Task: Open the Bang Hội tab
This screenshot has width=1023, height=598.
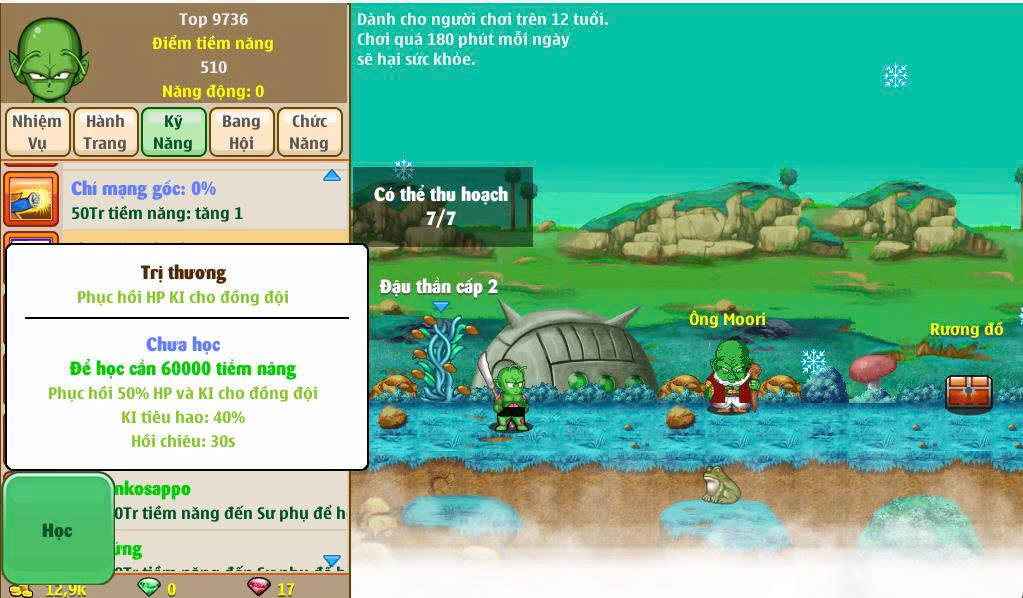Action: pos(241,132)
